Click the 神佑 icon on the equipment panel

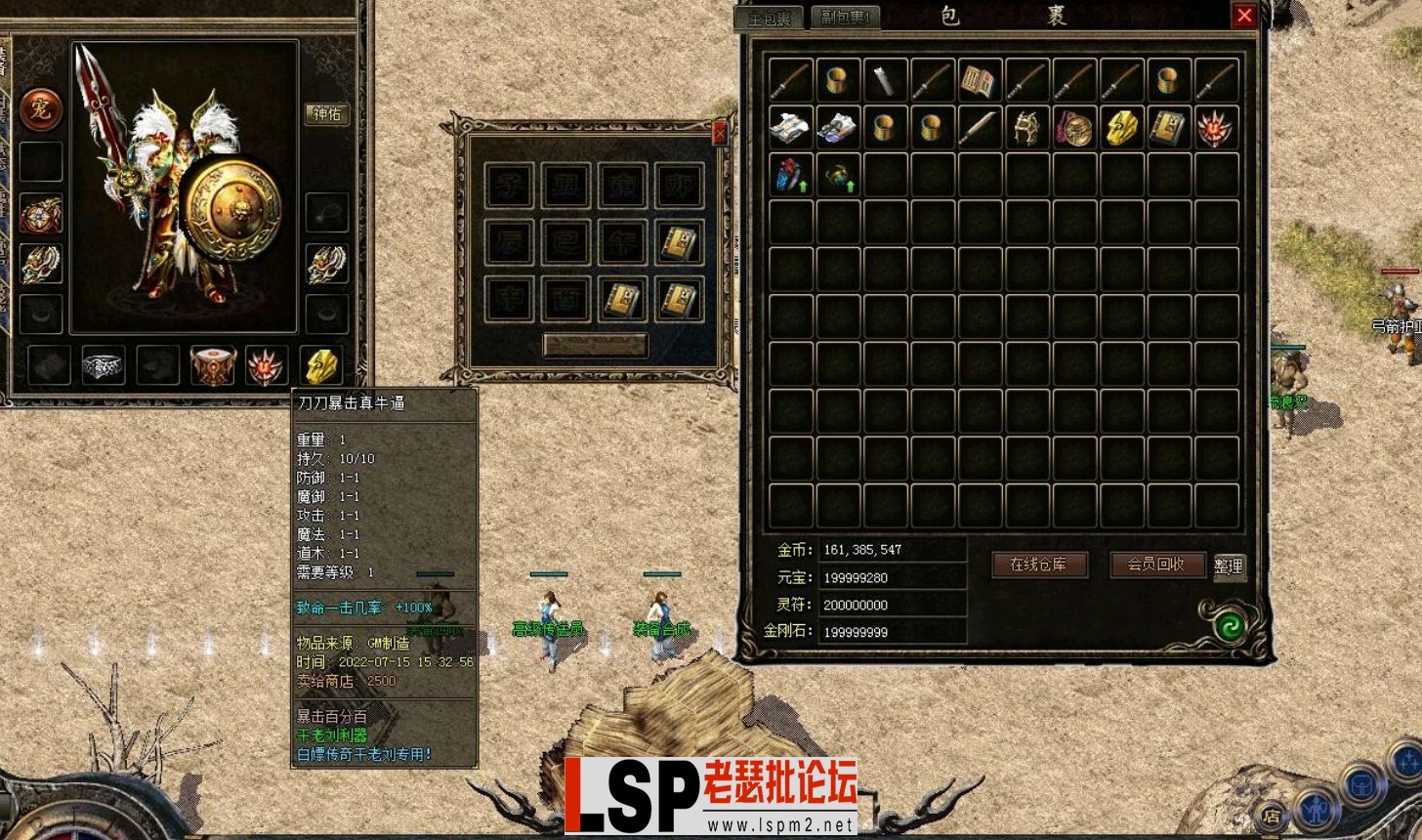[x=326, y=114]
